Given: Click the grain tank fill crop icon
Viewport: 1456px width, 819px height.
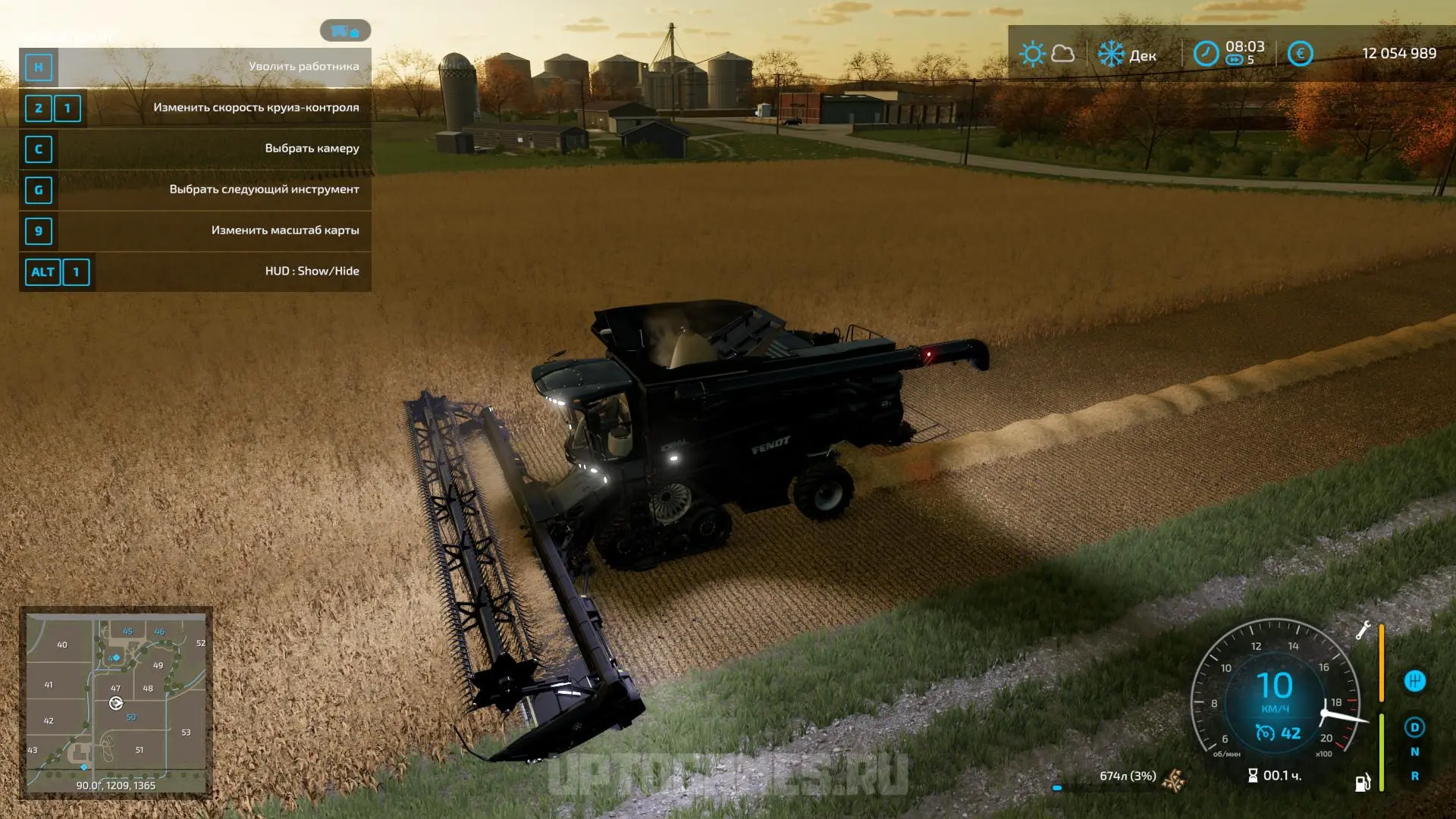Looking at the screenshot, I should (1173, 778).
